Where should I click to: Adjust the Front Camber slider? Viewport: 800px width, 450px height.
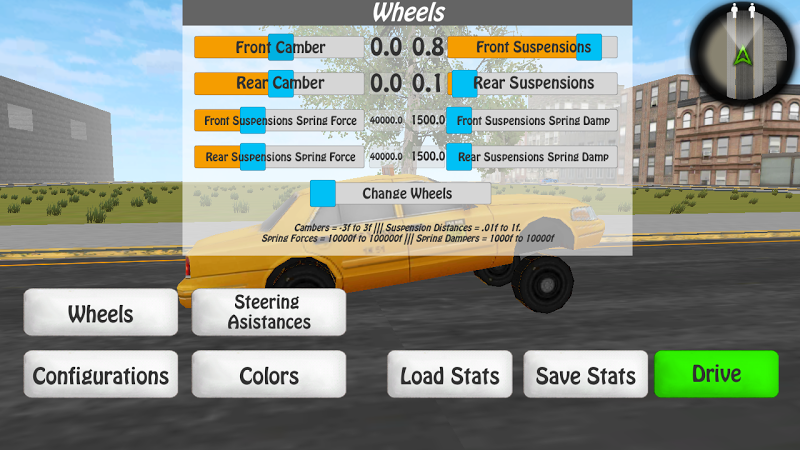pyautogui.click(x=281, y=47)
